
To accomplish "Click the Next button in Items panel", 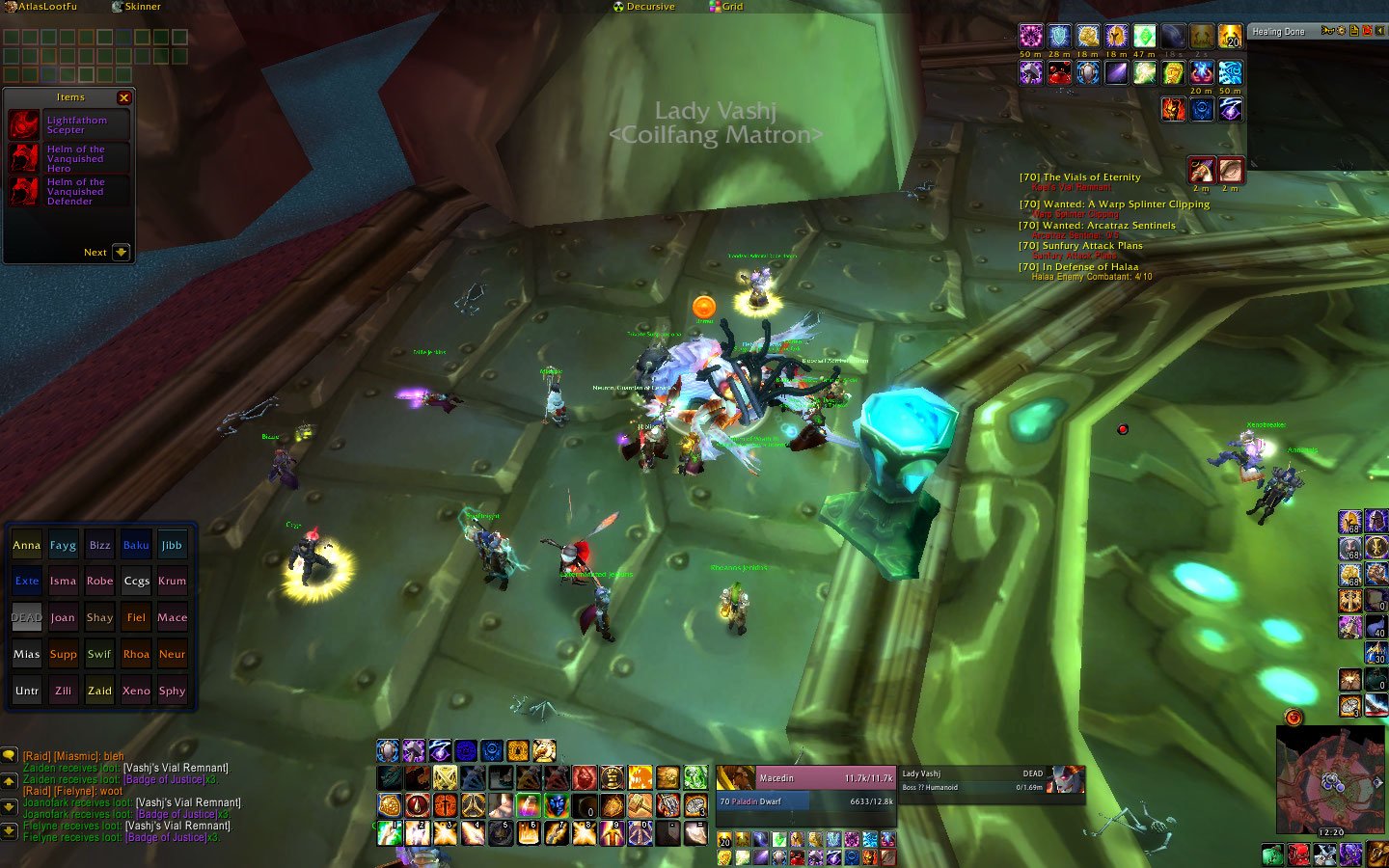I will (x=106, y=252).
